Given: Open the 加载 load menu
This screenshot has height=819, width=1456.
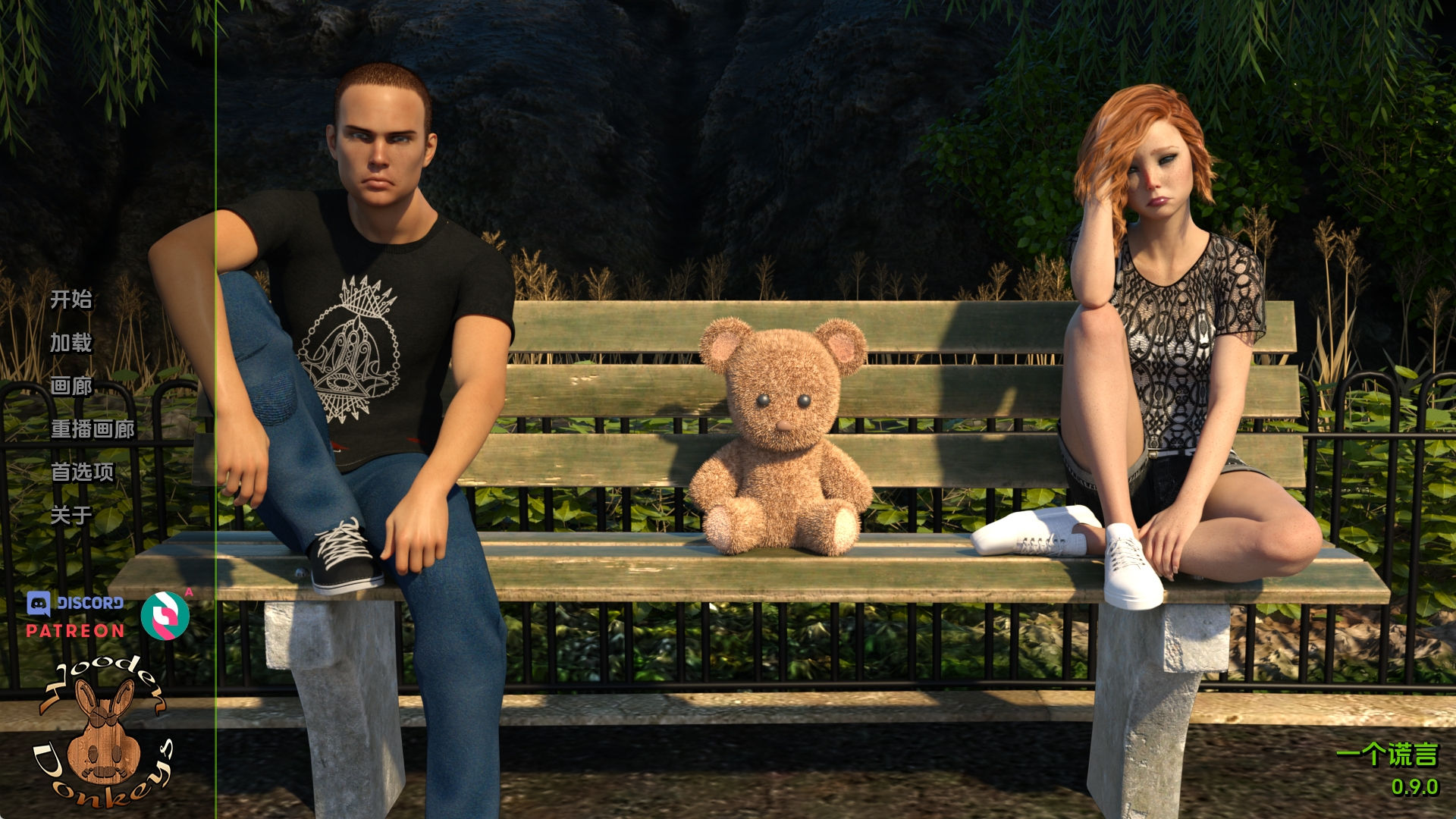Looking at the screenshot, I should click(x=71, y=343).
